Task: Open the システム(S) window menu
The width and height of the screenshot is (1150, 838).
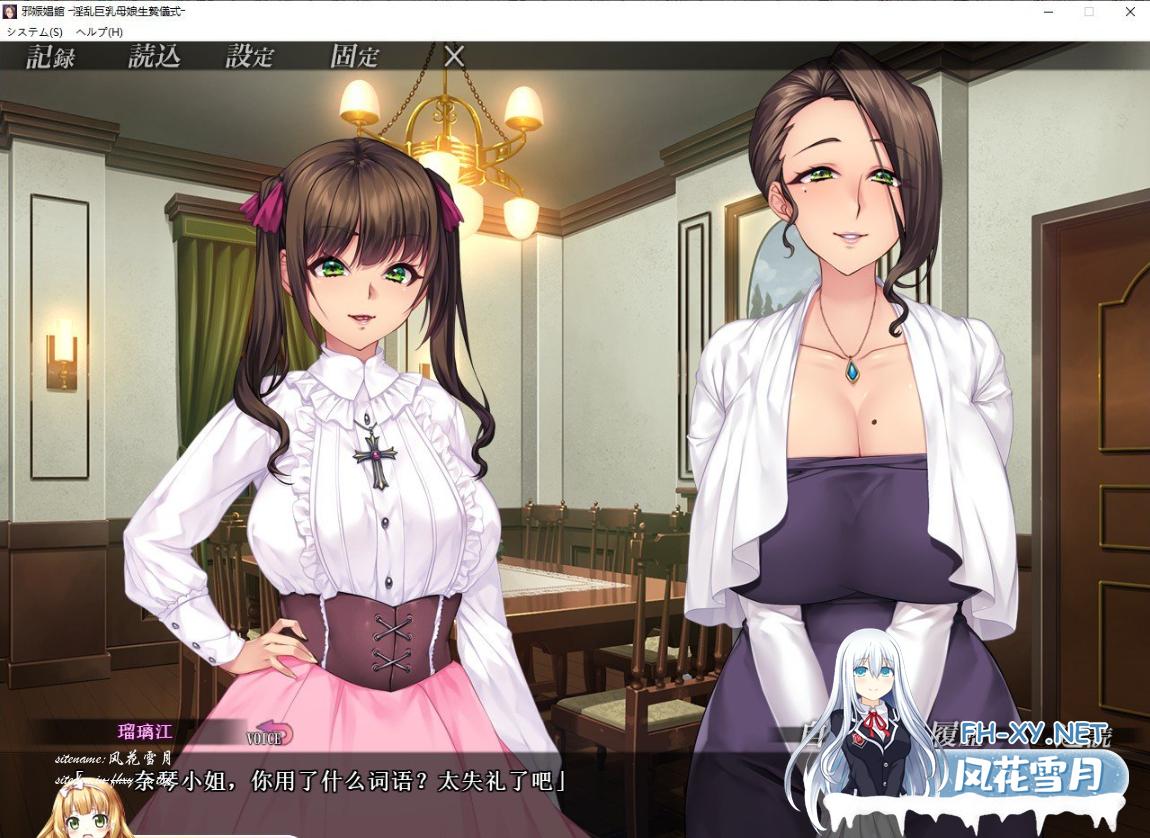Action: click(34, 32)
